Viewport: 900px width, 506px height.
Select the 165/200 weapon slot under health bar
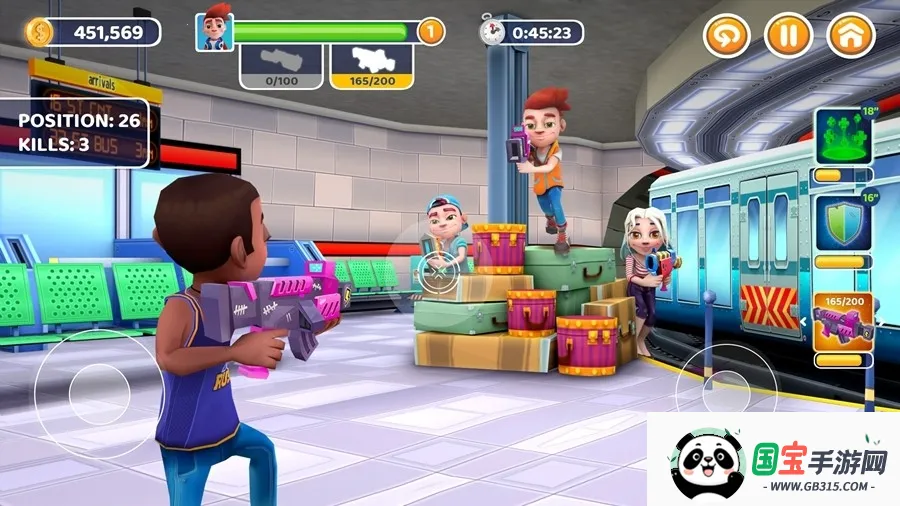372,66
